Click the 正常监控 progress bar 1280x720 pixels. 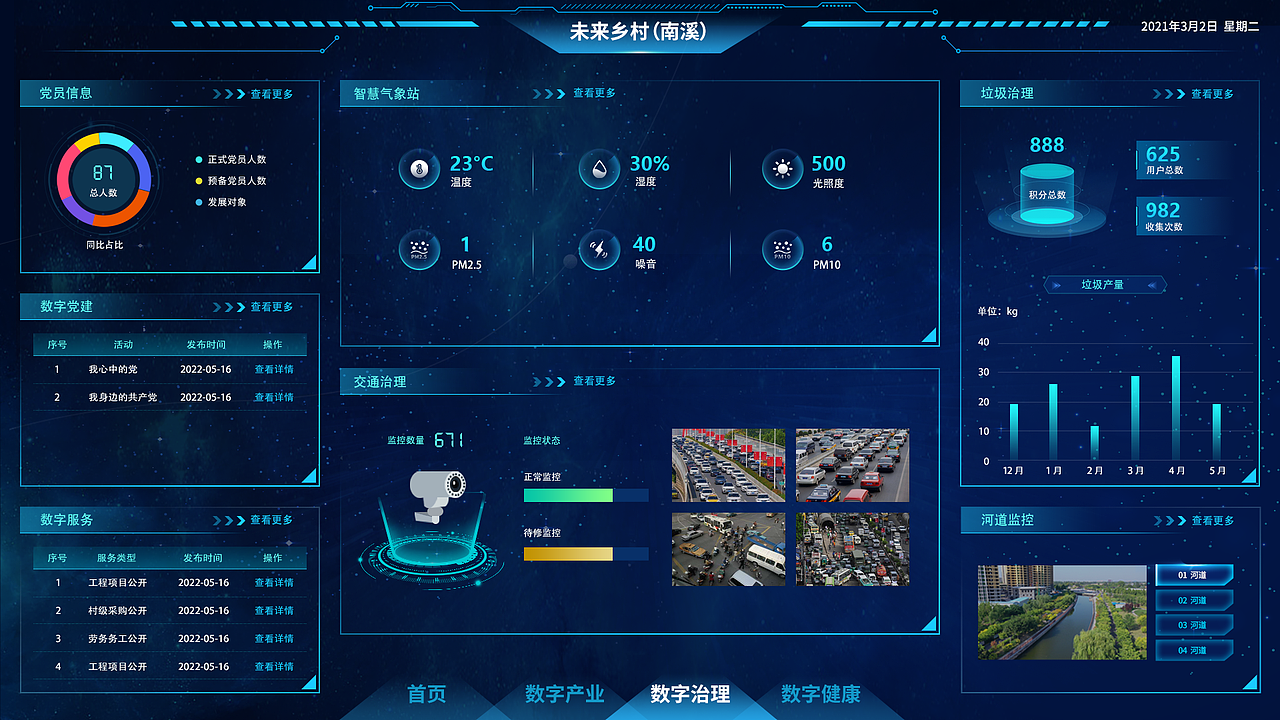[x=585, y=494]
